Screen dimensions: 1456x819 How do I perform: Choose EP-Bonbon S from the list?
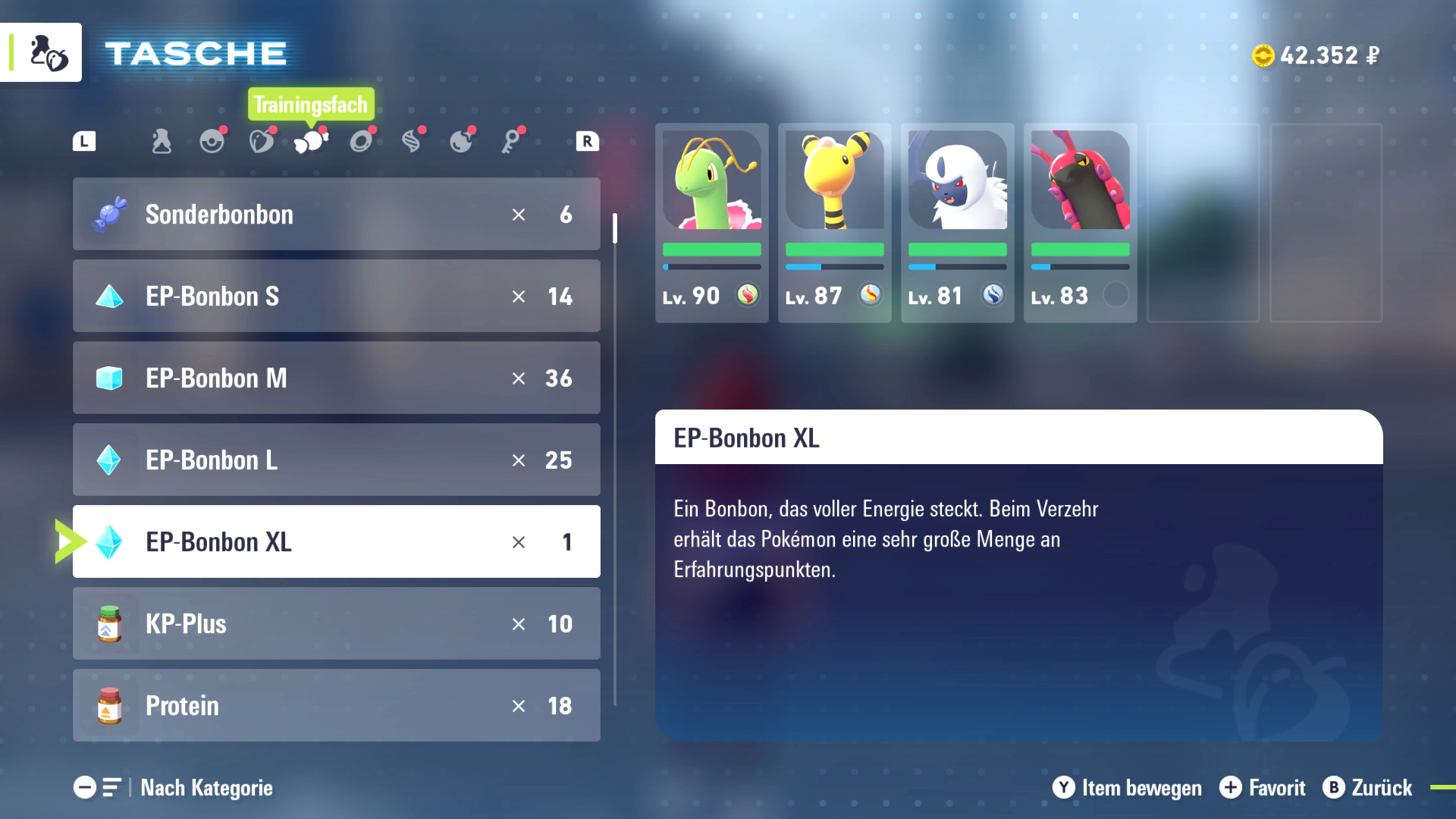pos(336,297)
